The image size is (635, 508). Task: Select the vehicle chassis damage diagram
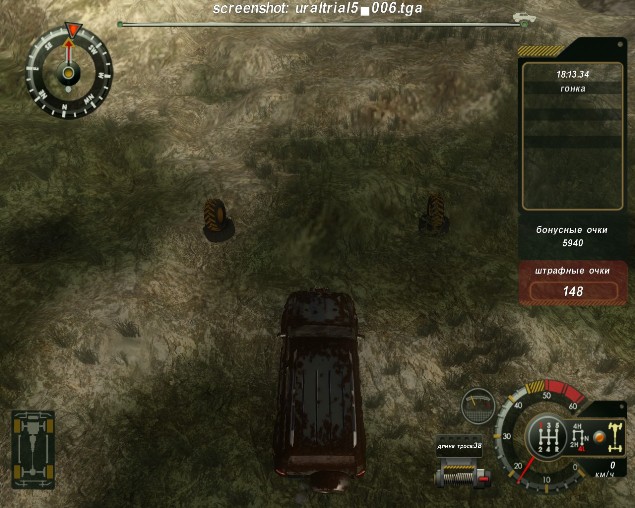click(33, 443)
